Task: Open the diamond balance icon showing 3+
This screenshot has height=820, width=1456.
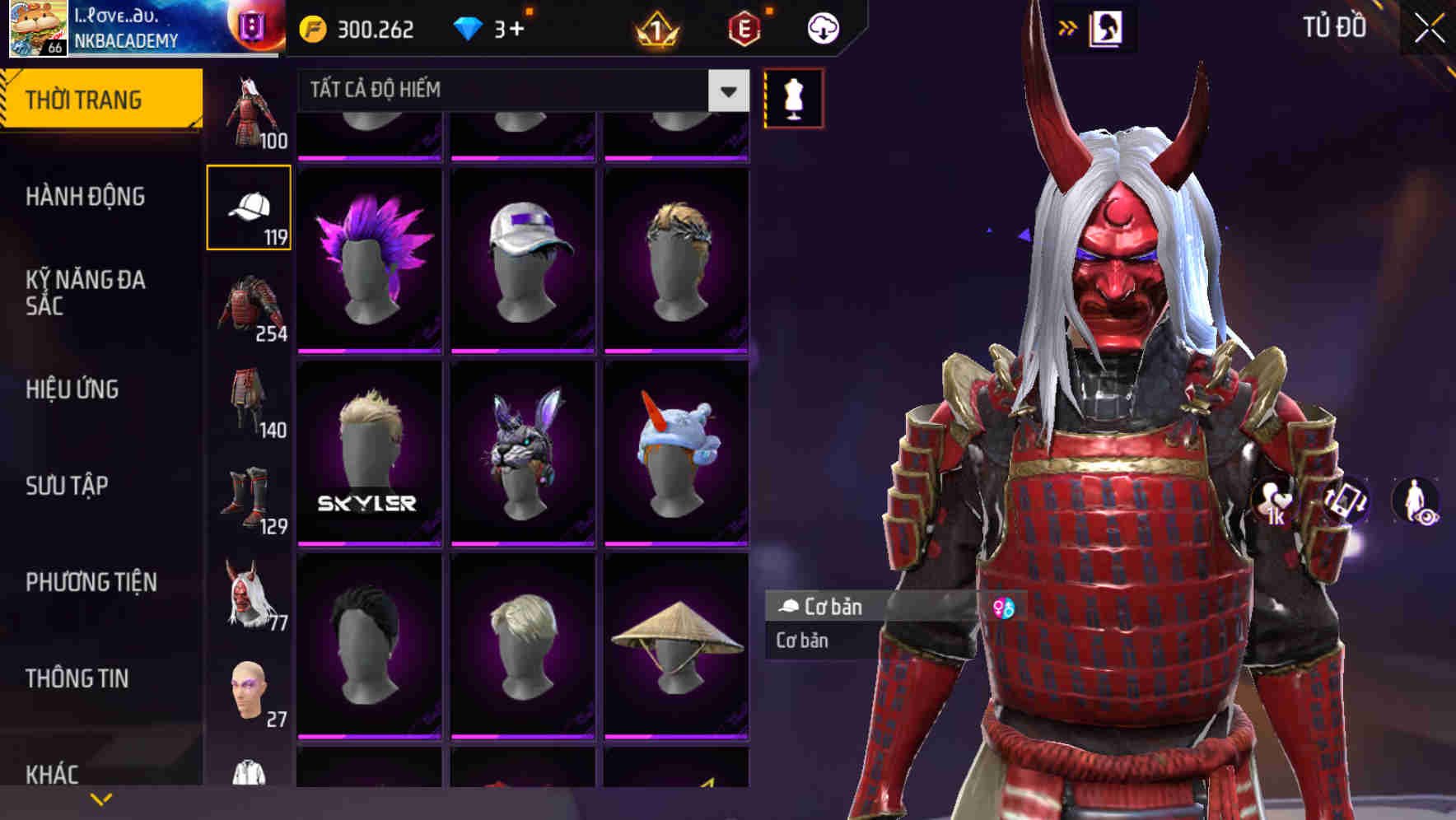Action: coord(469,27)
